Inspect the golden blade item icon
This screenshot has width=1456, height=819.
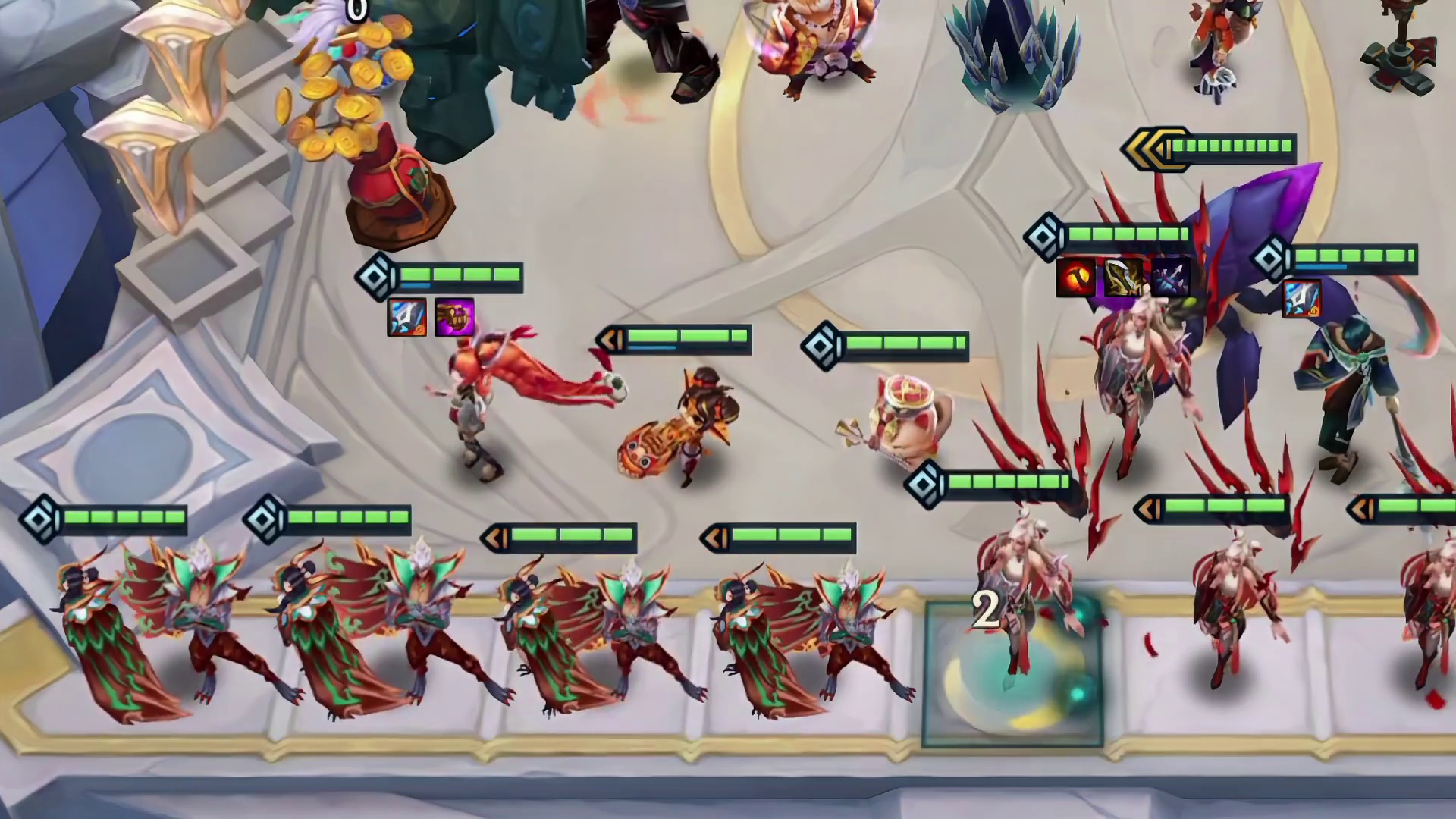(1123, 277)
